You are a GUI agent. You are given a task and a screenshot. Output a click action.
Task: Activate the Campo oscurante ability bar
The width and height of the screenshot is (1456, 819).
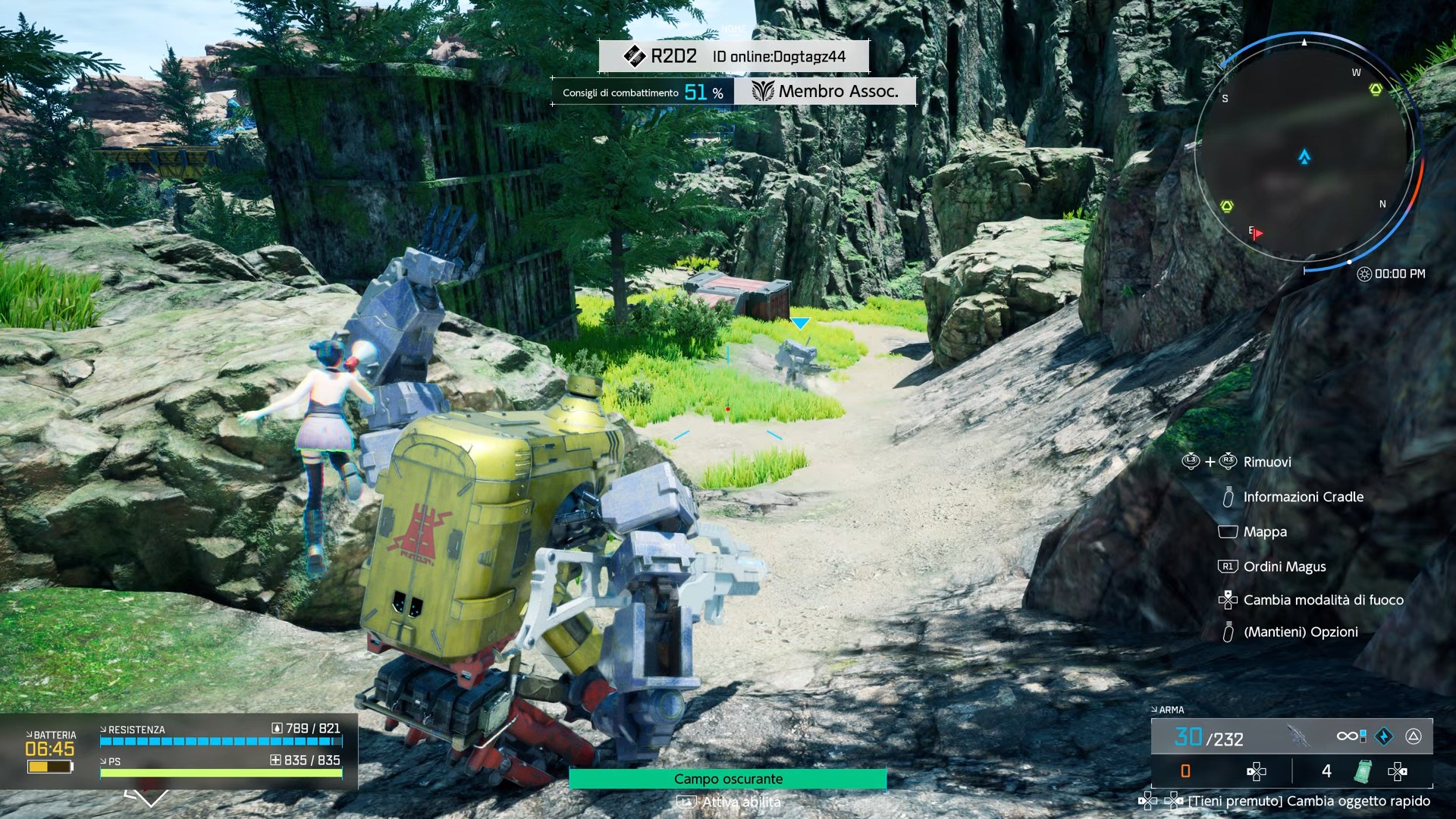pos(727,779)
